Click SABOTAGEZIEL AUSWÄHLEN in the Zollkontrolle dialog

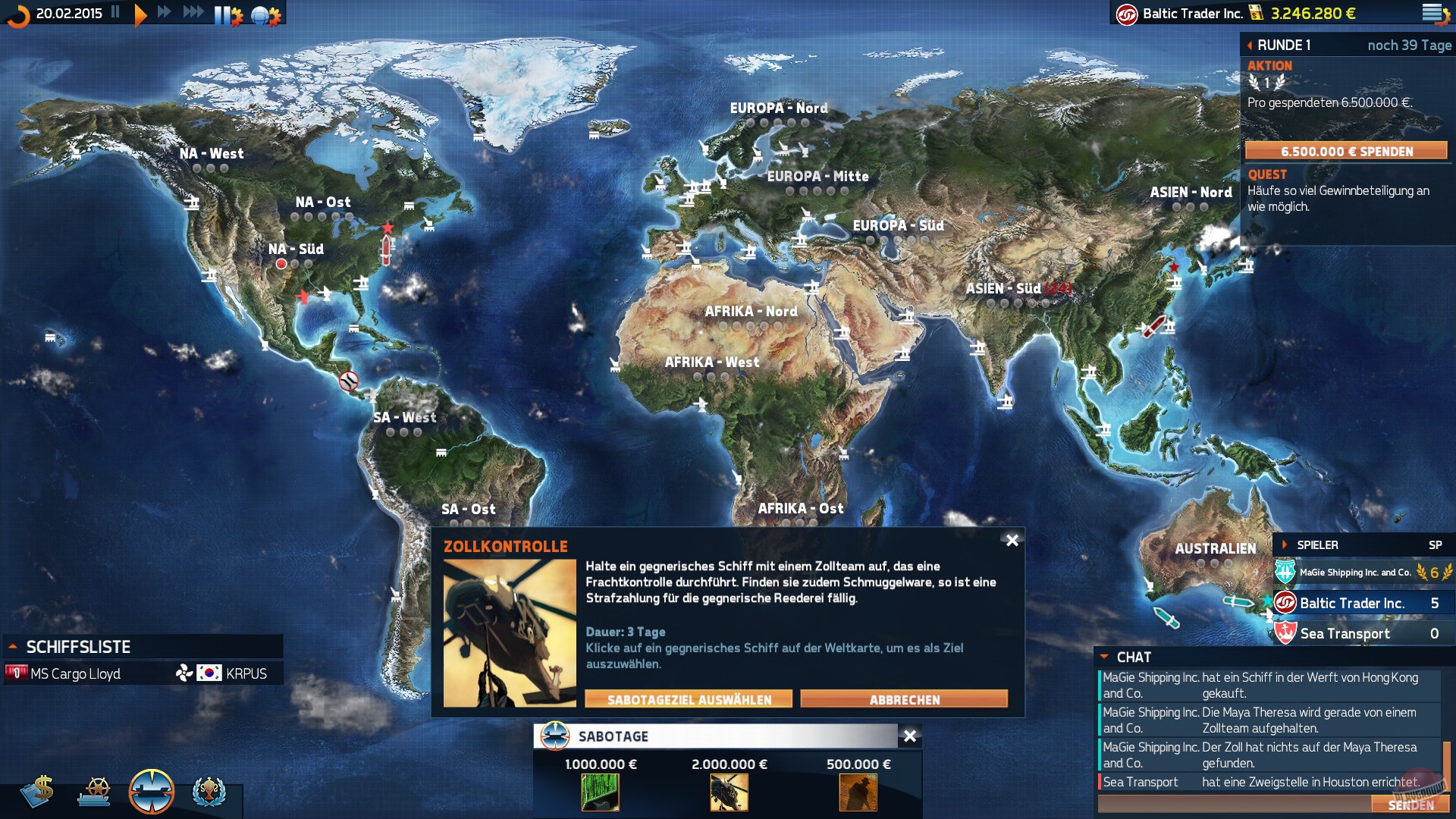tap(687, 699)
